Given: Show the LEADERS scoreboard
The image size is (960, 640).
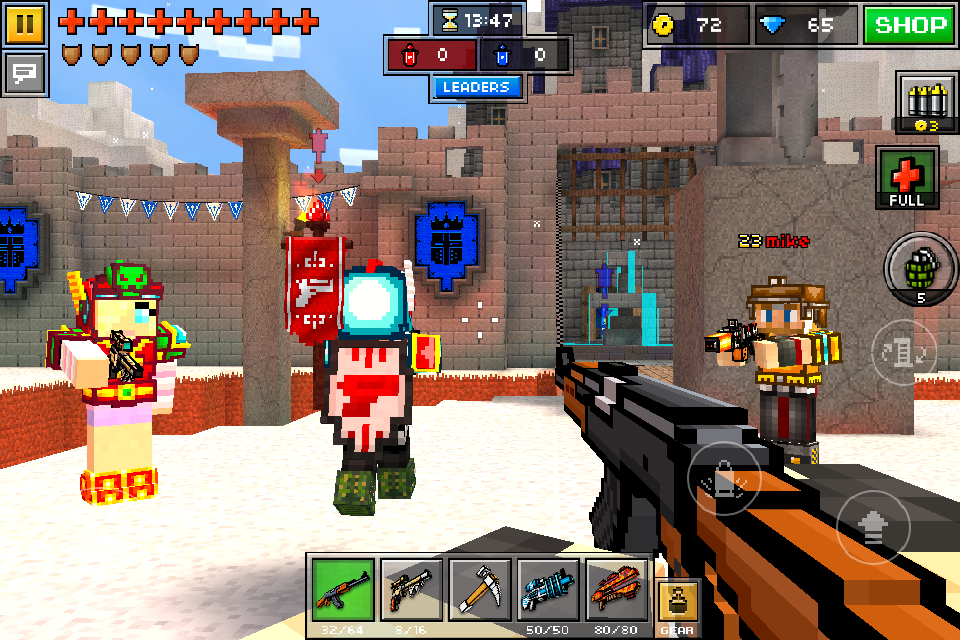Looking at the screenshot, I should [x=477, y=88].
